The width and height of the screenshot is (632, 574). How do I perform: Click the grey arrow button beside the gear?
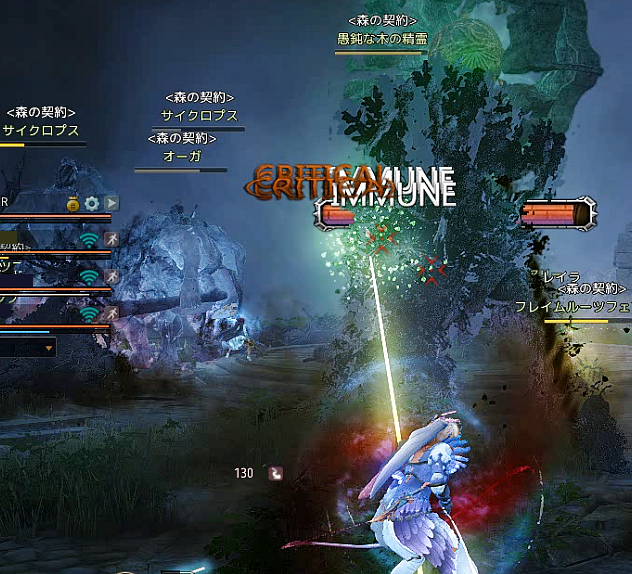coord(111,203)
